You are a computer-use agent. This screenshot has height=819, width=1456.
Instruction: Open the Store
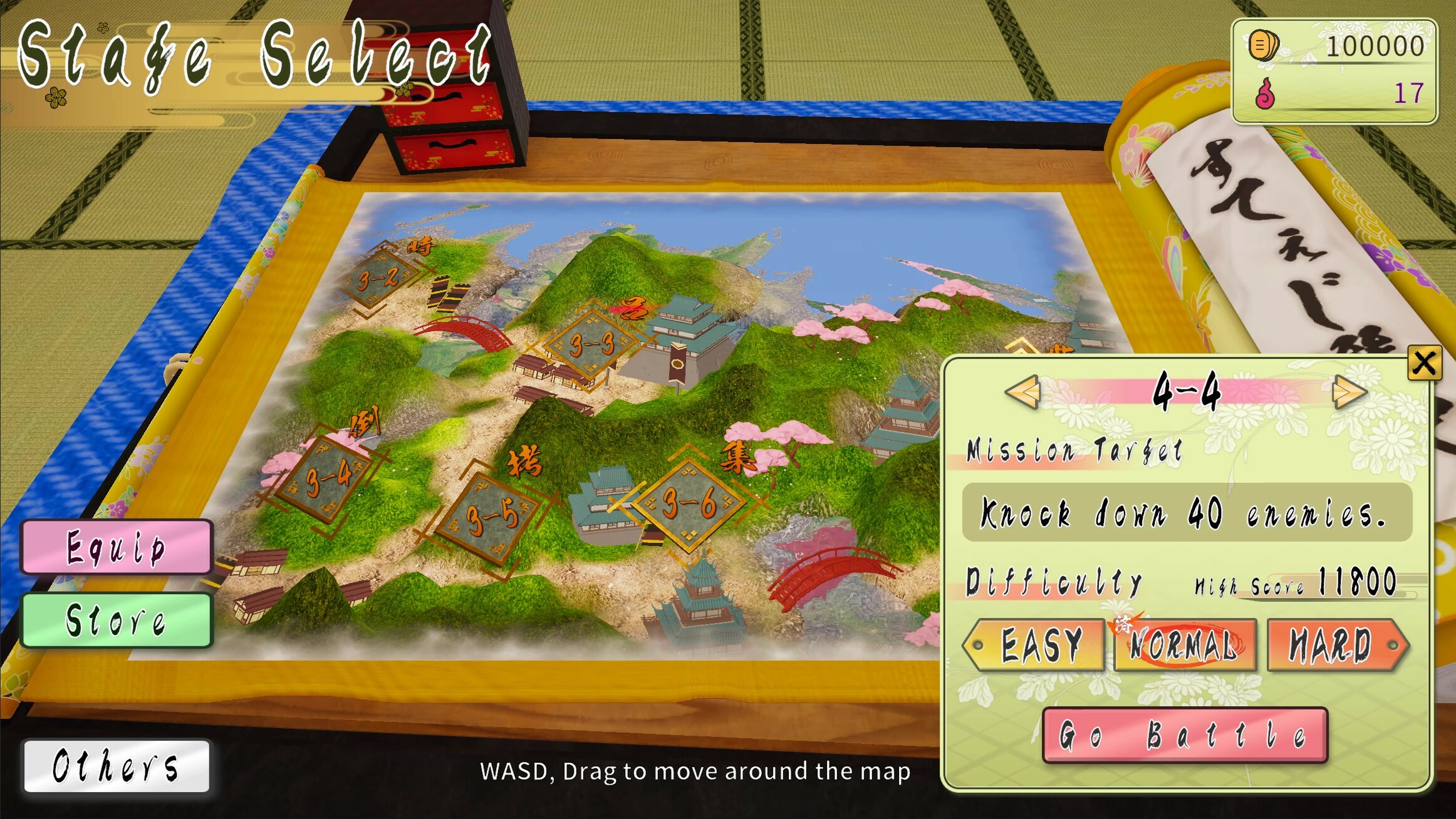click(x=117, y=620)
